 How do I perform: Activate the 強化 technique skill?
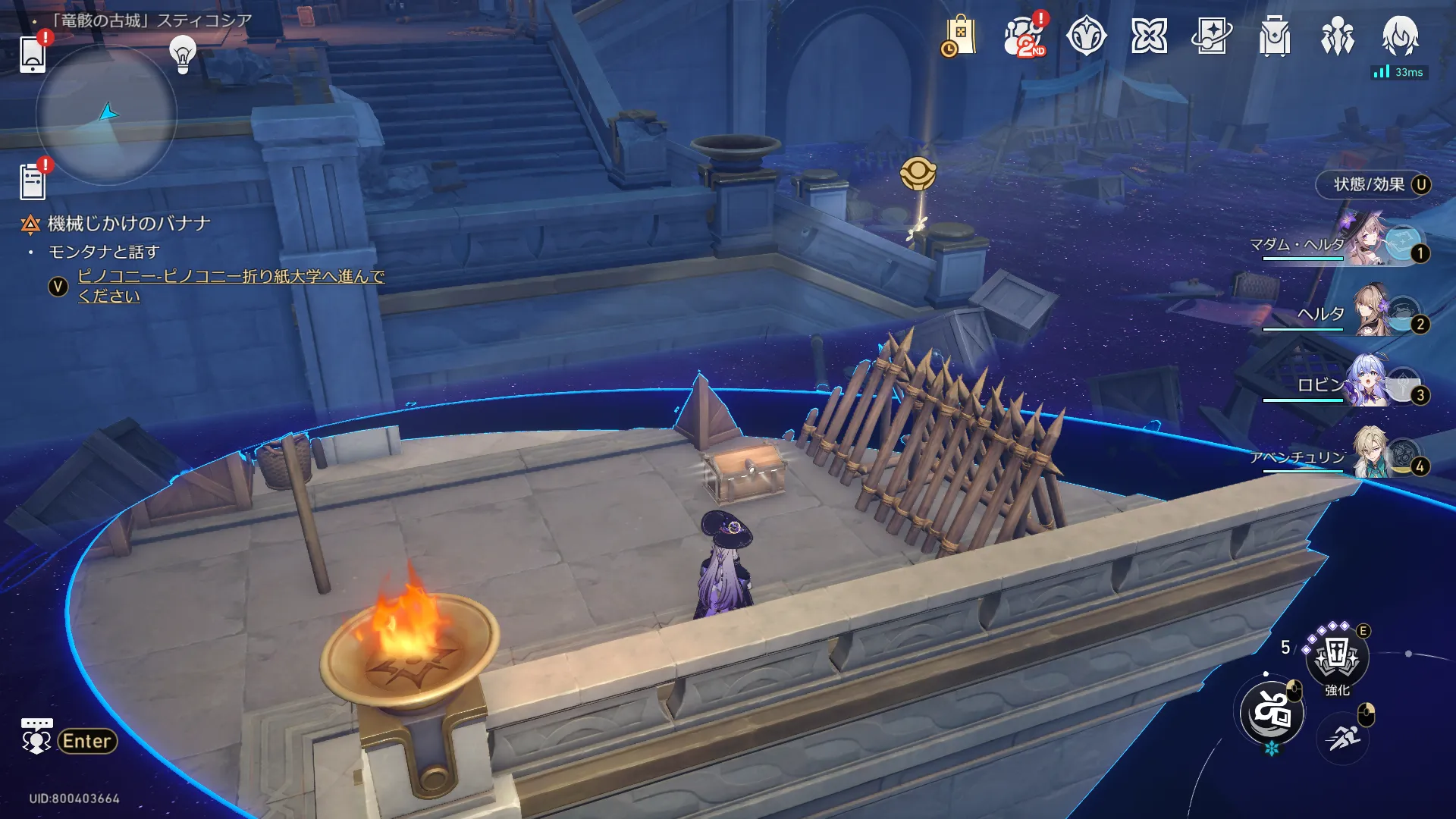coord(1337,657)
